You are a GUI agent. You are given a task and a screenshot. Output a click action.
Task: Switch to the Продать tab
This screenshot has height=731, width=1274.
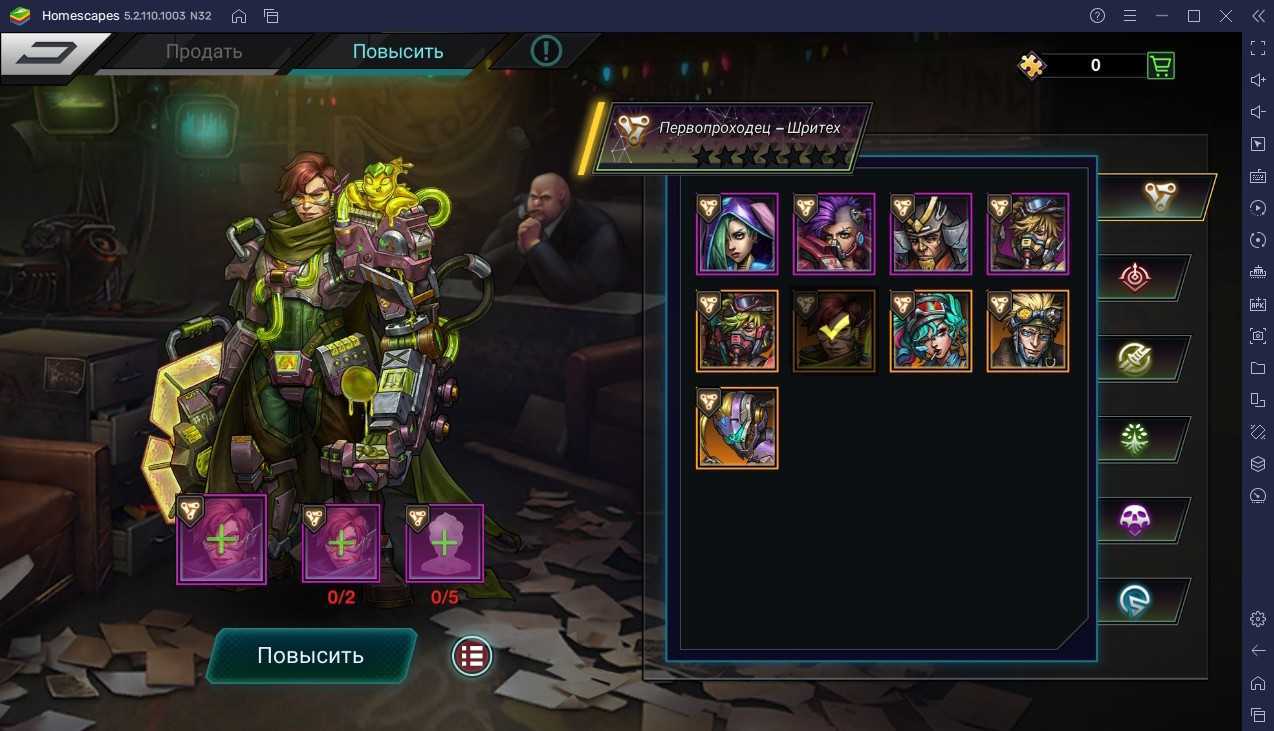coord(204,52)
